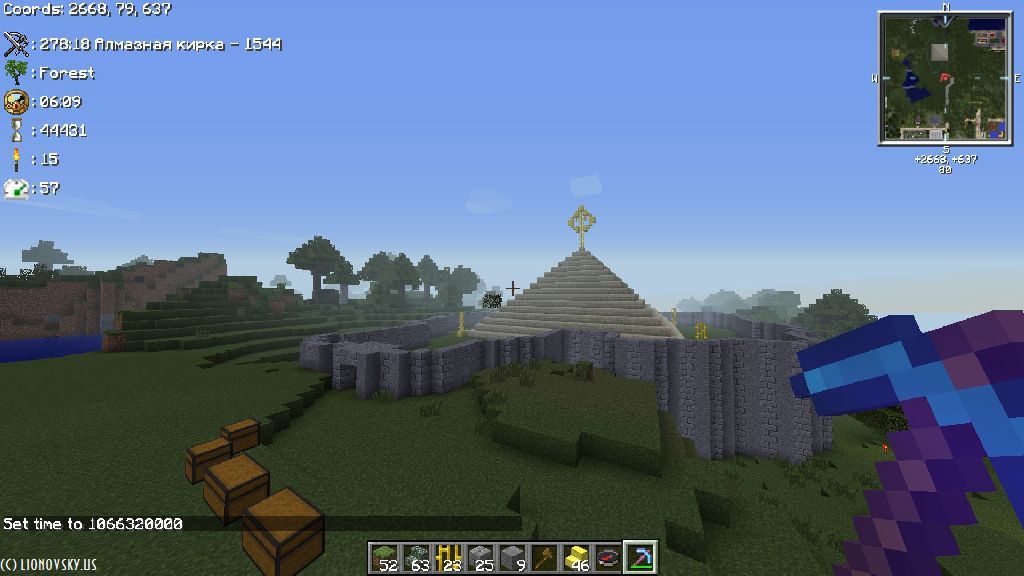Select the mossy cobblestone stack of 63
The width and height of the screenshot is (1024, 576).
416,558
